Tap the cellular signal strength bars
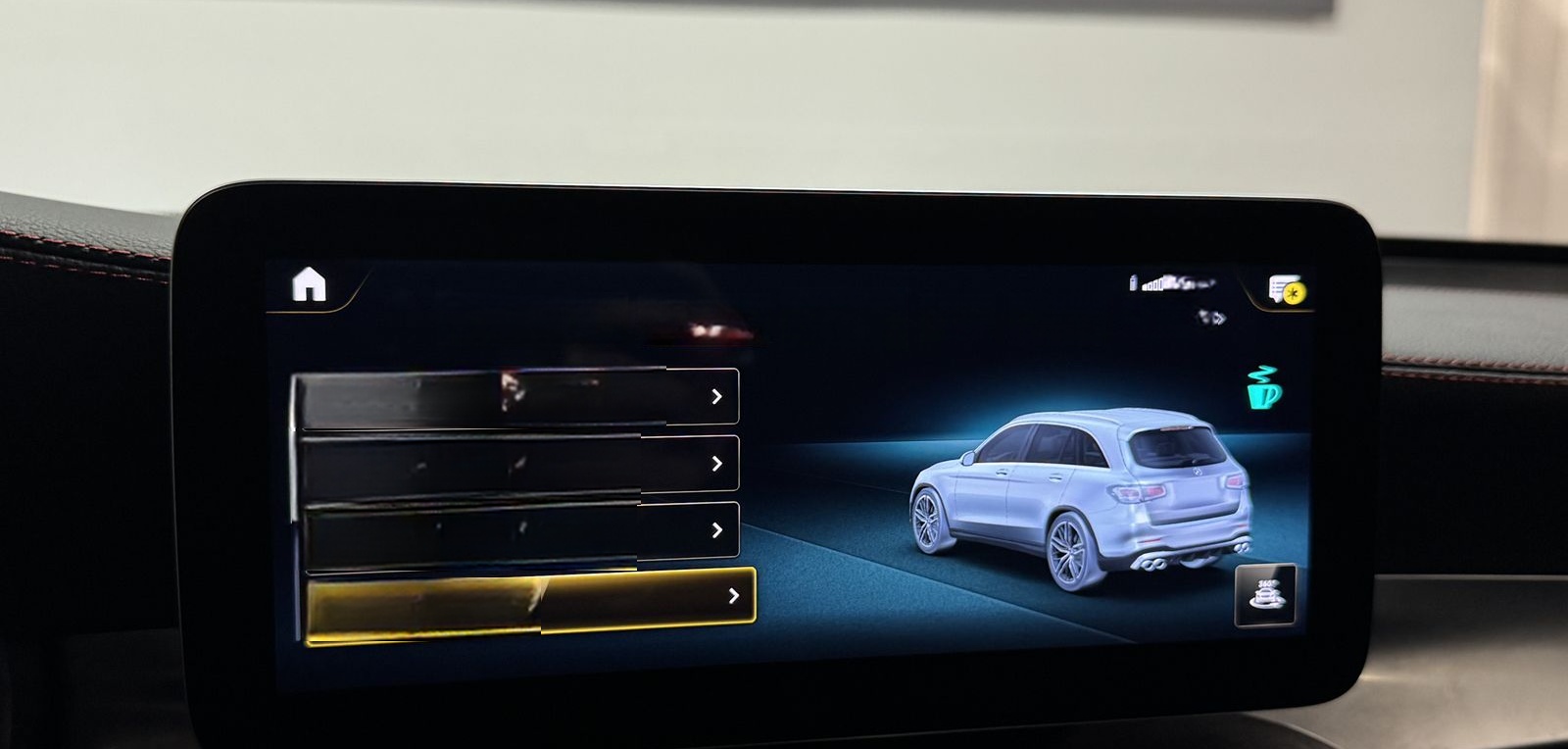Screen dimensions: 1568x749 click(1152, 284)
